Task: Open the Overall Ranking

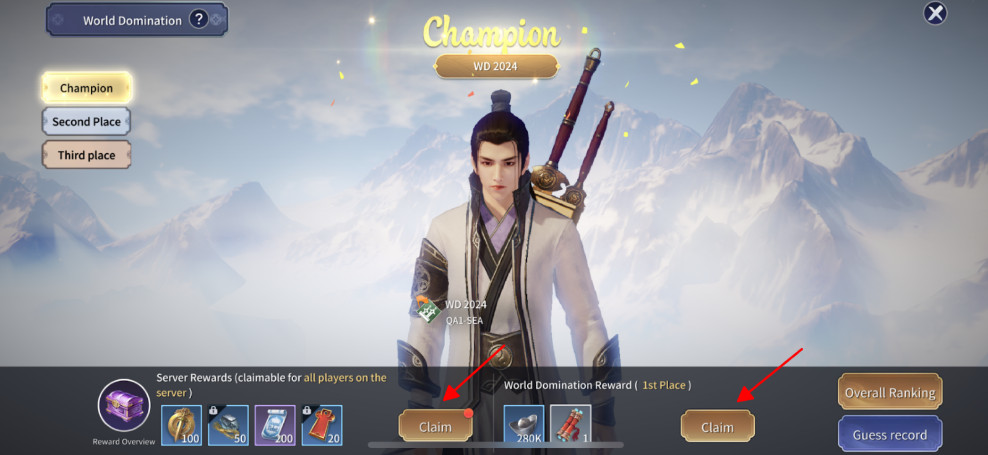Action: (x=890, y=392)
